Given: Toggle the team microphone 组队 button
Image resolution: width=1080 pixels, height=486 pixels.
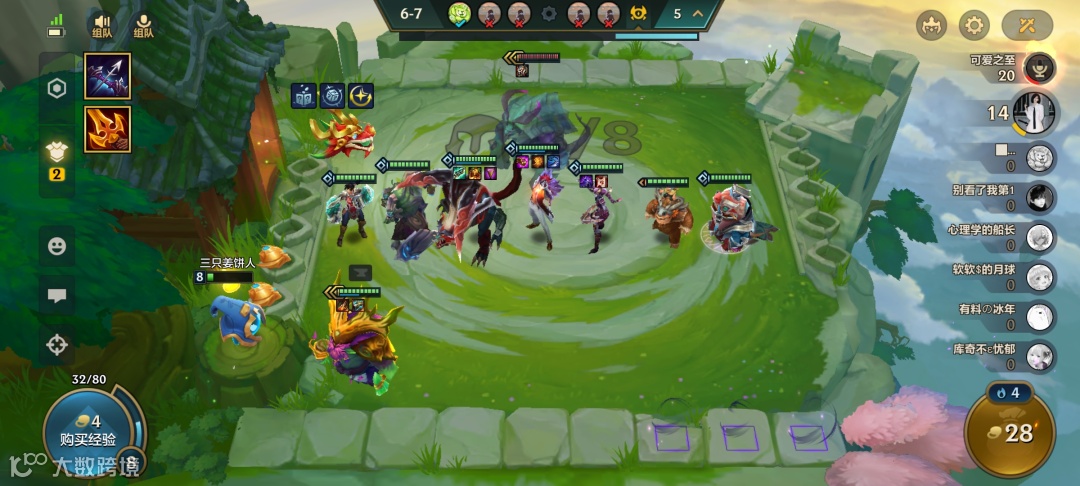Looking at the screenshot, I should pos(143,25).
